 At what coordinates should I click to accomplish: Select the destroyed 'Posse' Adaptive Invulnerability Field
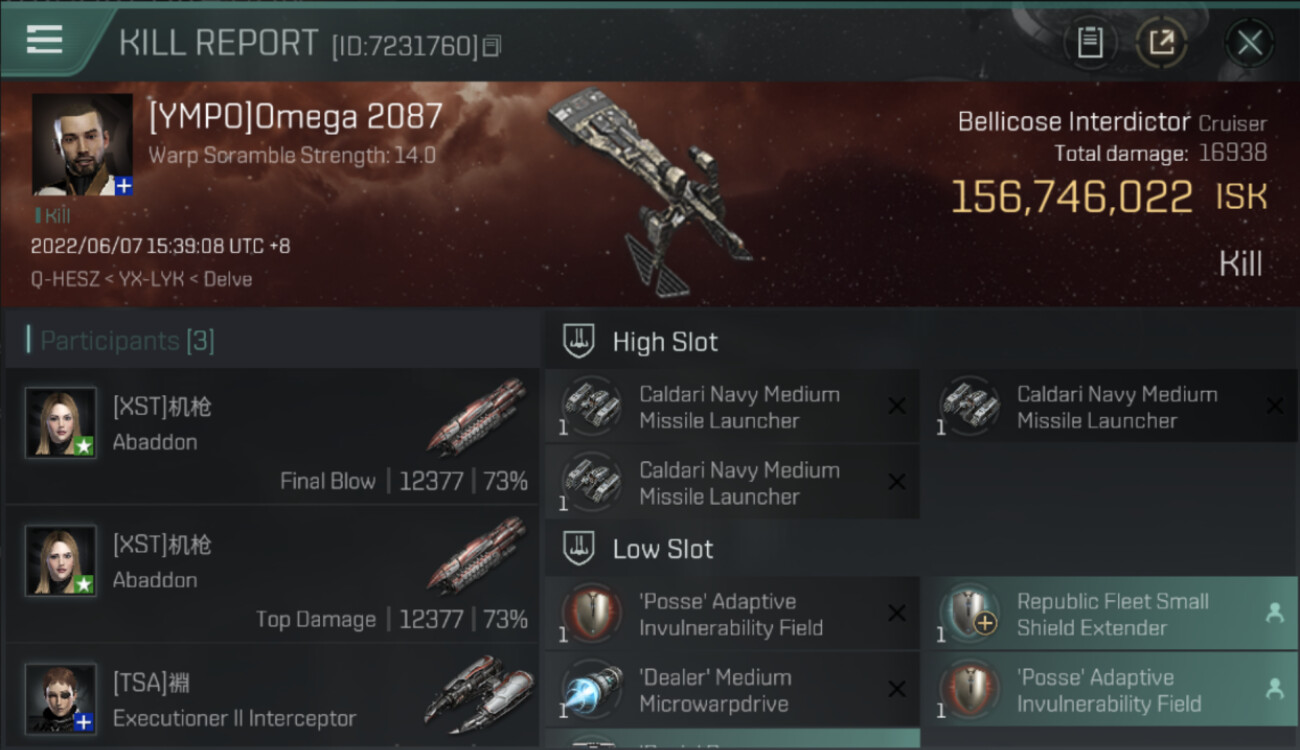[732, 614]
